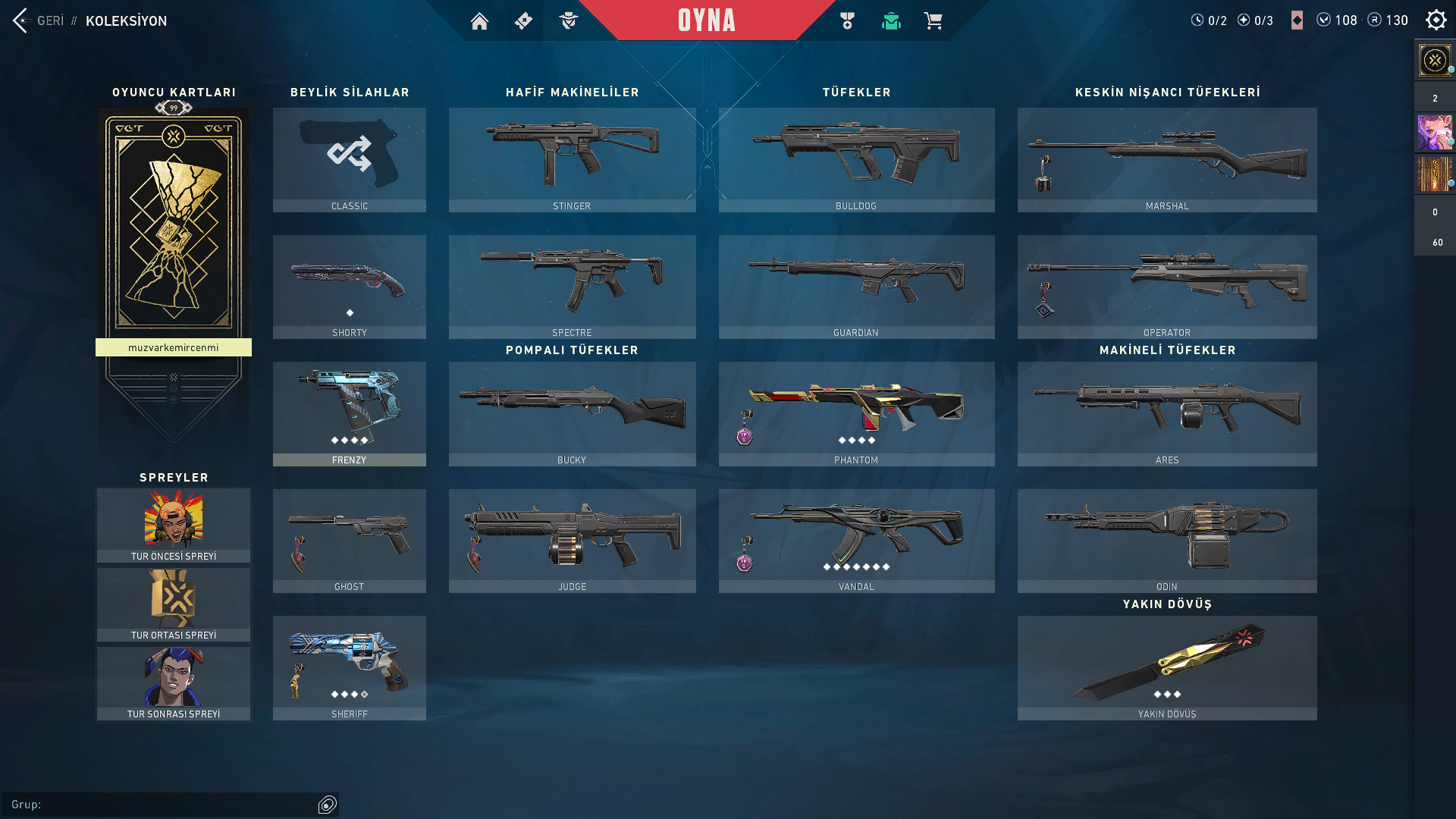Open the Bulldog rifle skin slot
This screenshot has height=819, width=1456.
856,159
